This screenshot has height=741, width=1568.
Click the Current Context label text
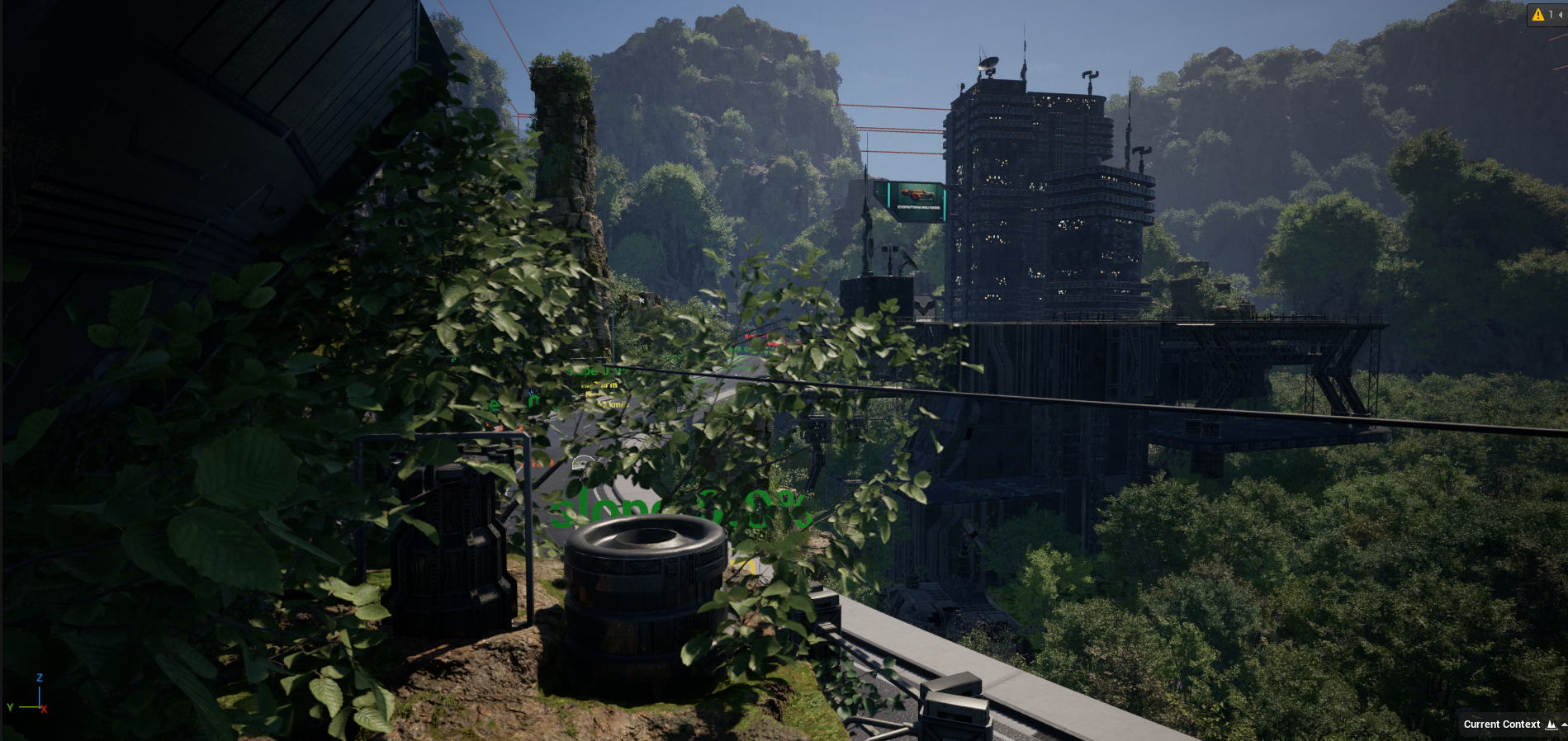pos(1500,724)
